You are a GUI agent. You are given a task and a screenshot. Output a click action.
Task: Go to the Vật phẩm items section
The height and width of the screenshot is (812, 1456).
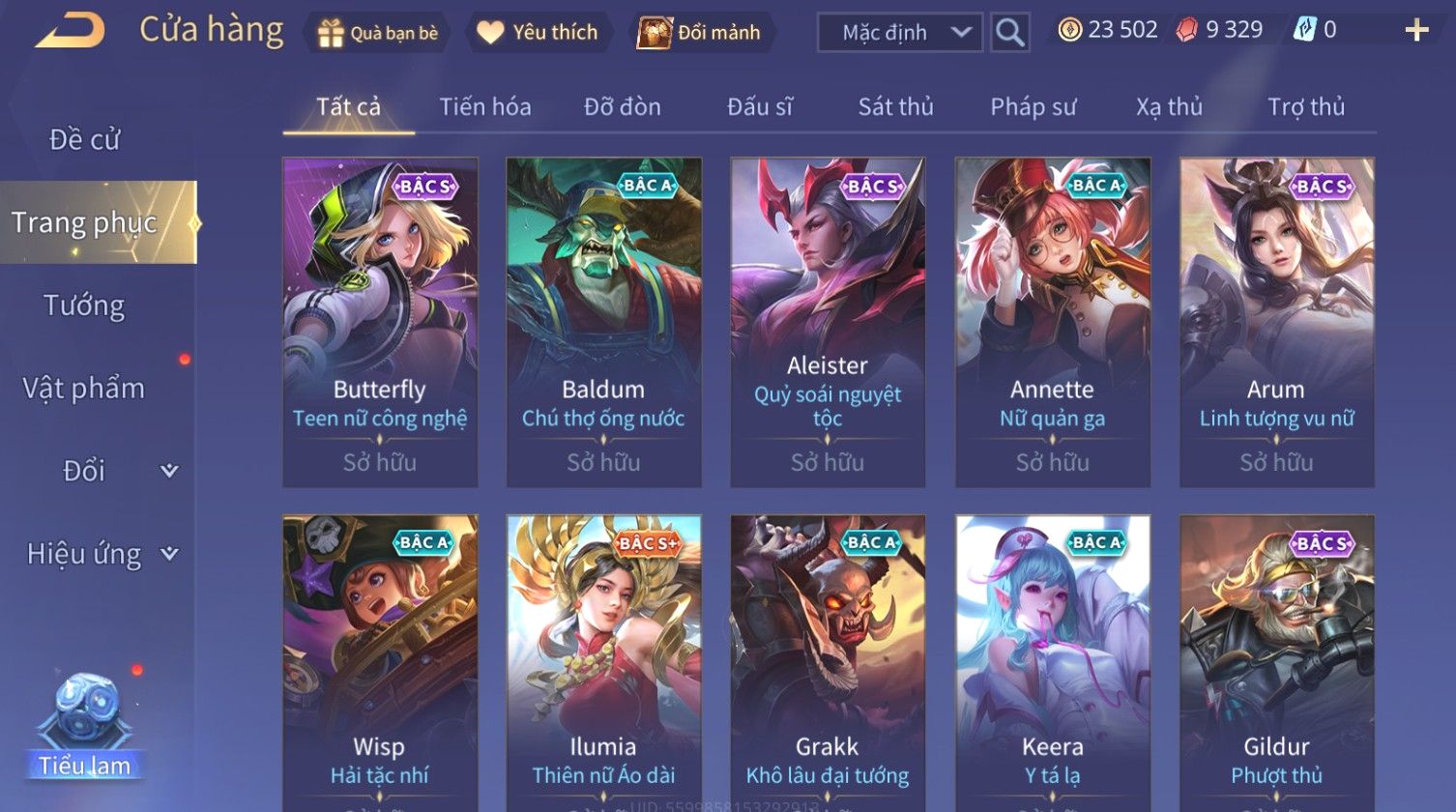coord(85,389)
